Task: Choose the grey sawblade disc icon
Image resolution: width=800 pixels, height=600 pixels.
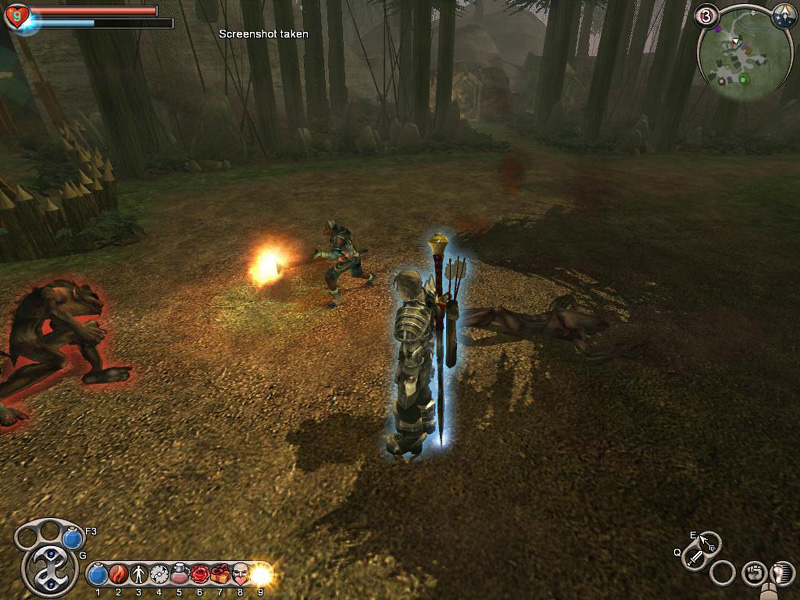Action: 159,575
